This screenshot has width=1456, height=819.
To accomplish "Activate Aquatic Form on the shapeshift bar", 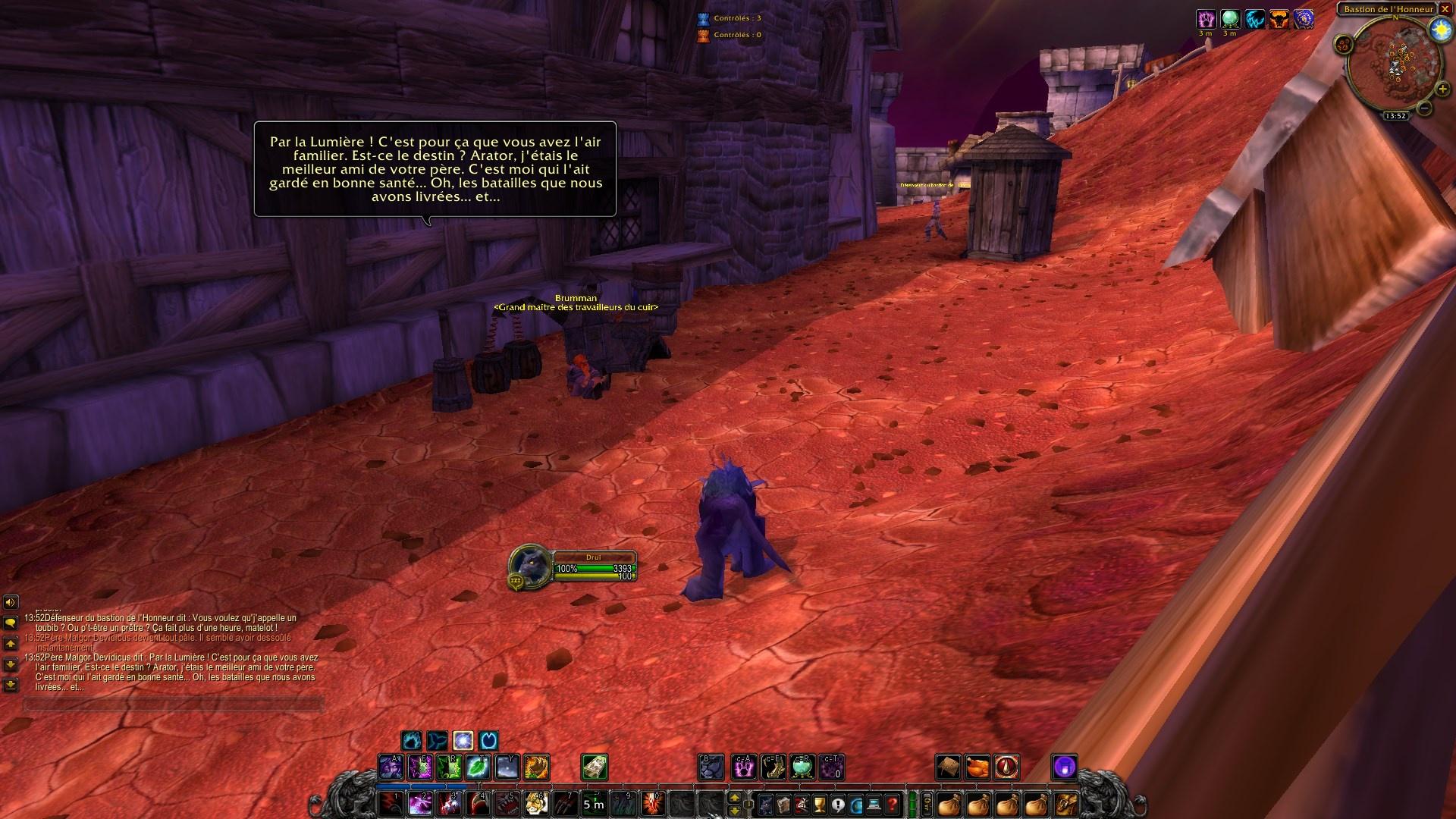I will (436, 742).
